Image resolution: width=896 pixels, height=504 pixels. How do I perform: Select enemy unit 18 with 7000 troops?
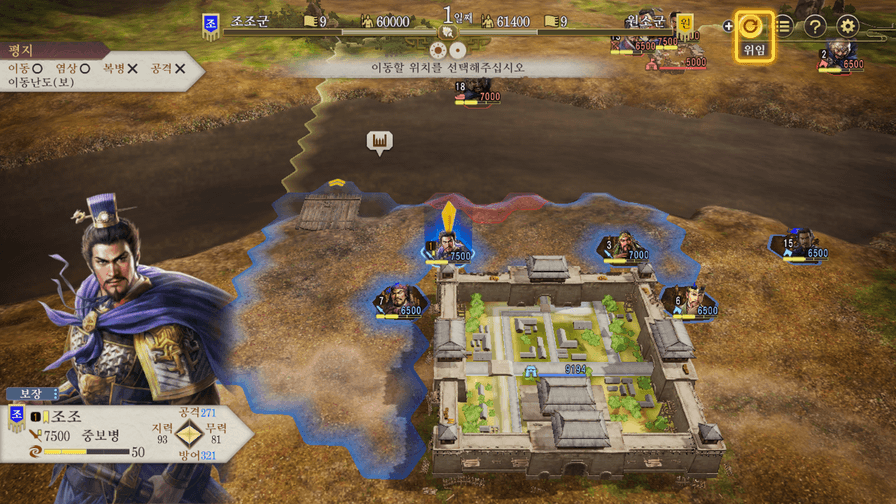[x=476, y=91]
